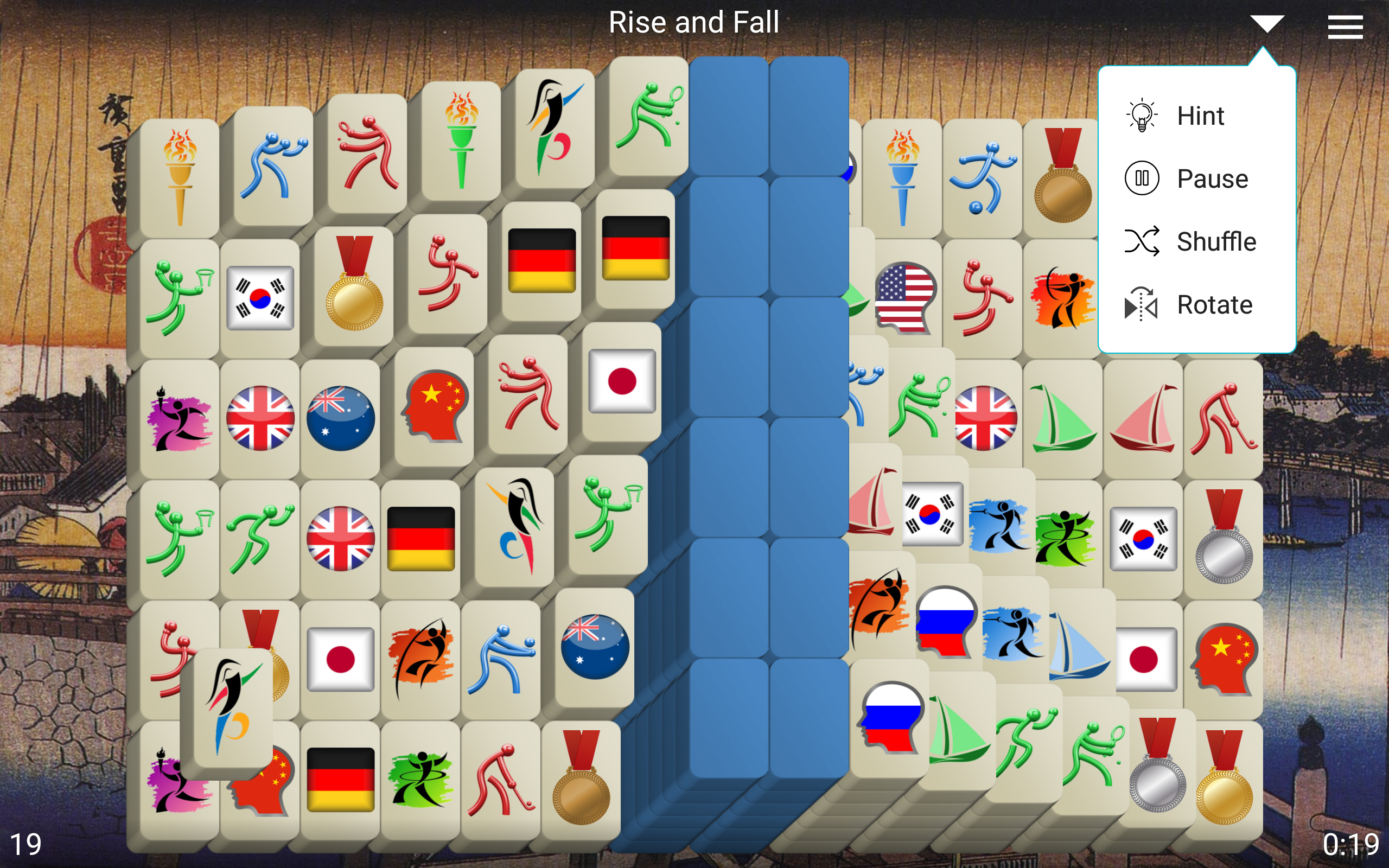Shuffle the remaining tiles

[1216, 242]
